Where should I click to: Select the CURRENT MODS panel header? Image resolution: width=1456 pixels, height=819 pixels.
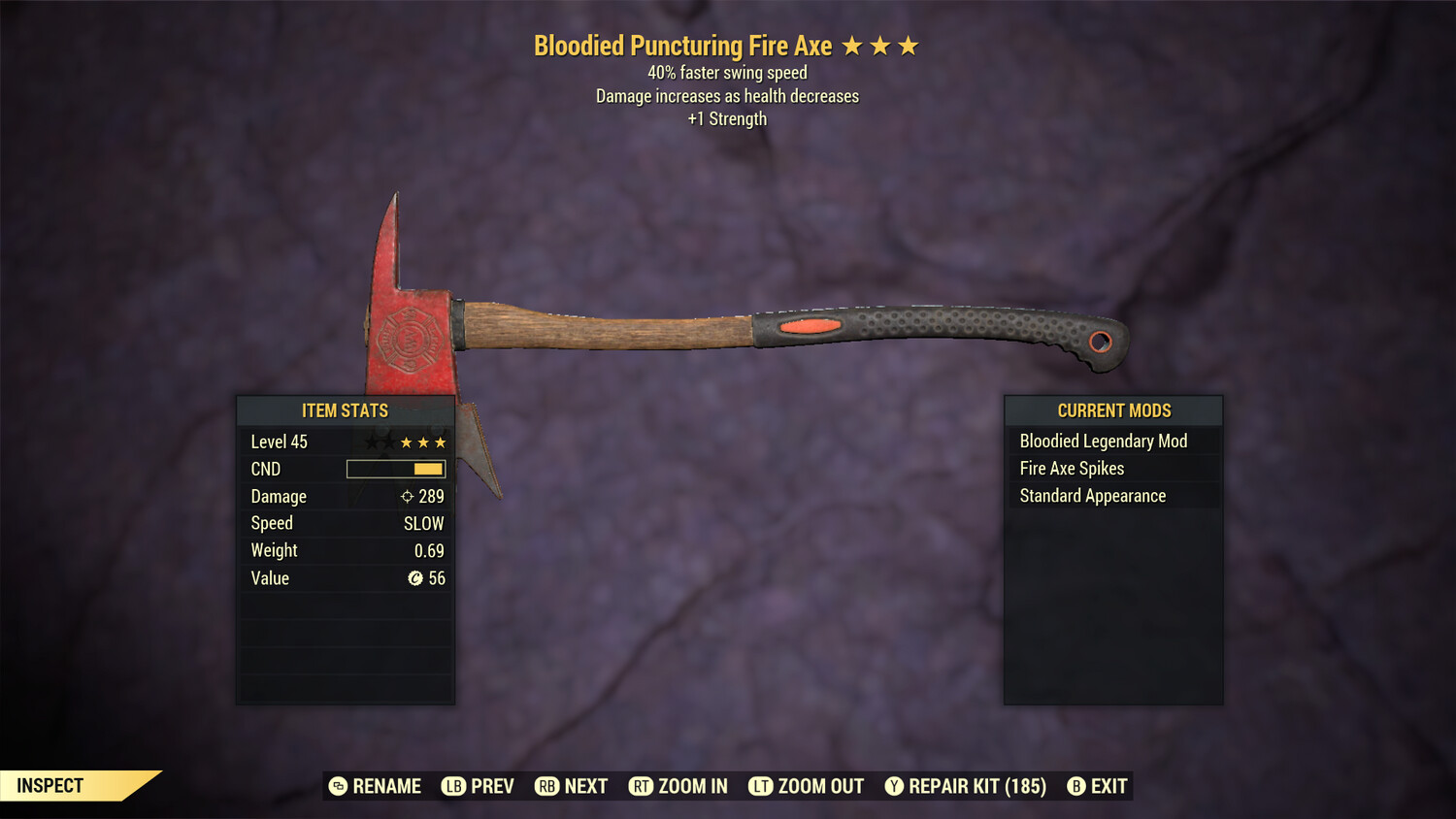click(1113, 410)
